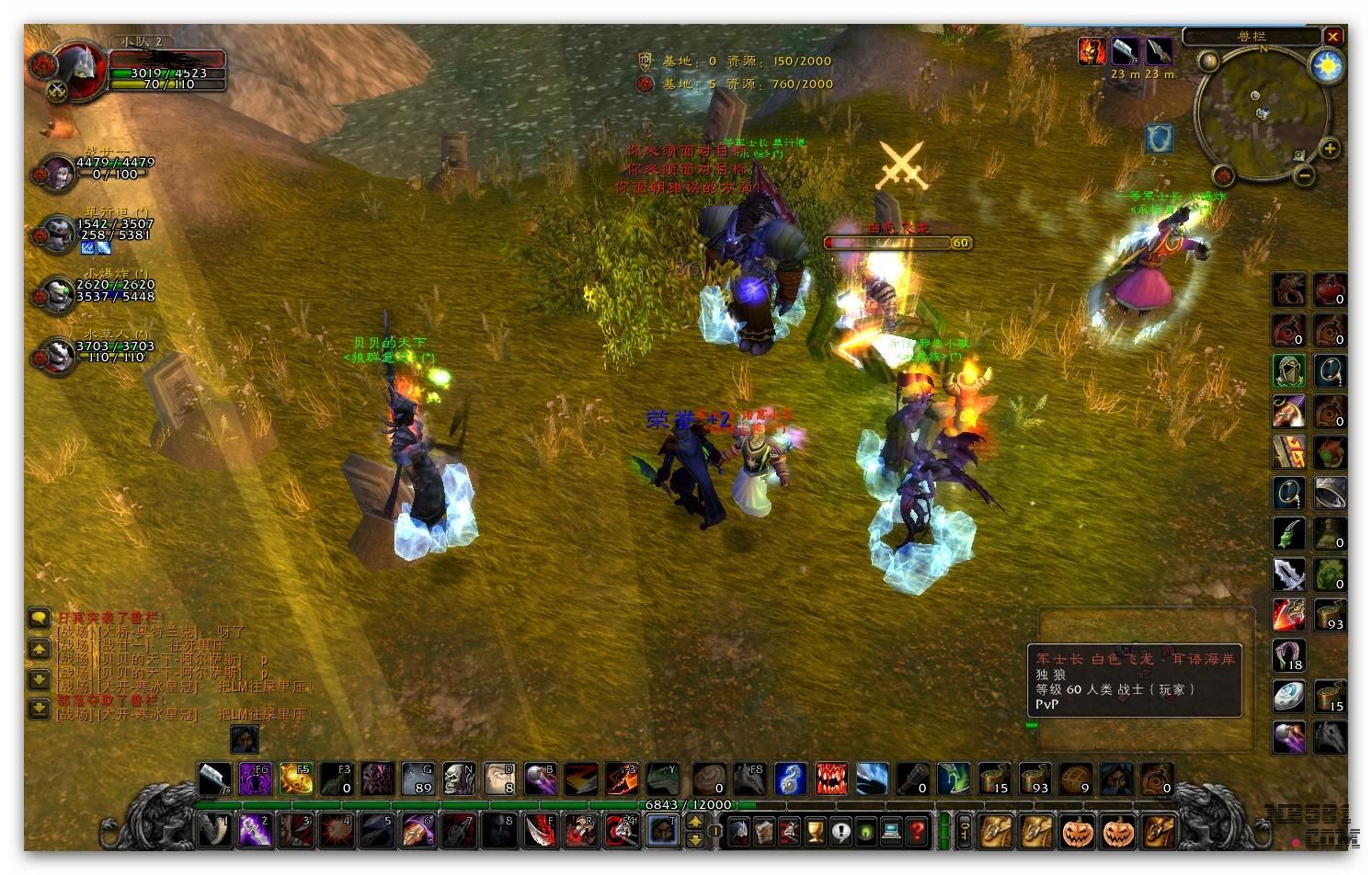Click the blue ice shield debuff icon
Image resolution: width=1372 pixels, height=875 pixels.
[x=1160, y=140]
